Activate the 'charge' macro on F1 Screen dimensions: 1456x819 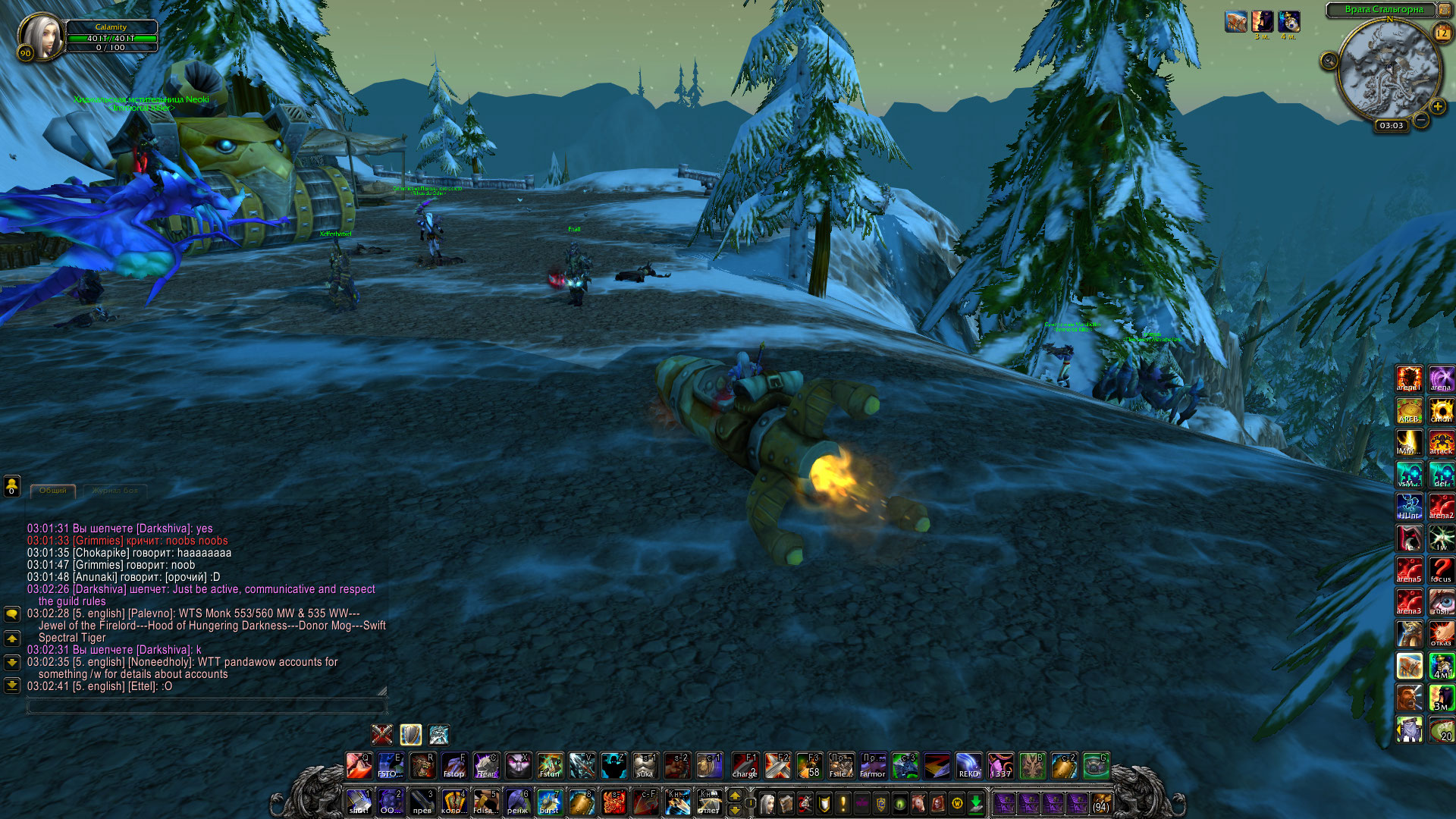[x=745, y=766]
